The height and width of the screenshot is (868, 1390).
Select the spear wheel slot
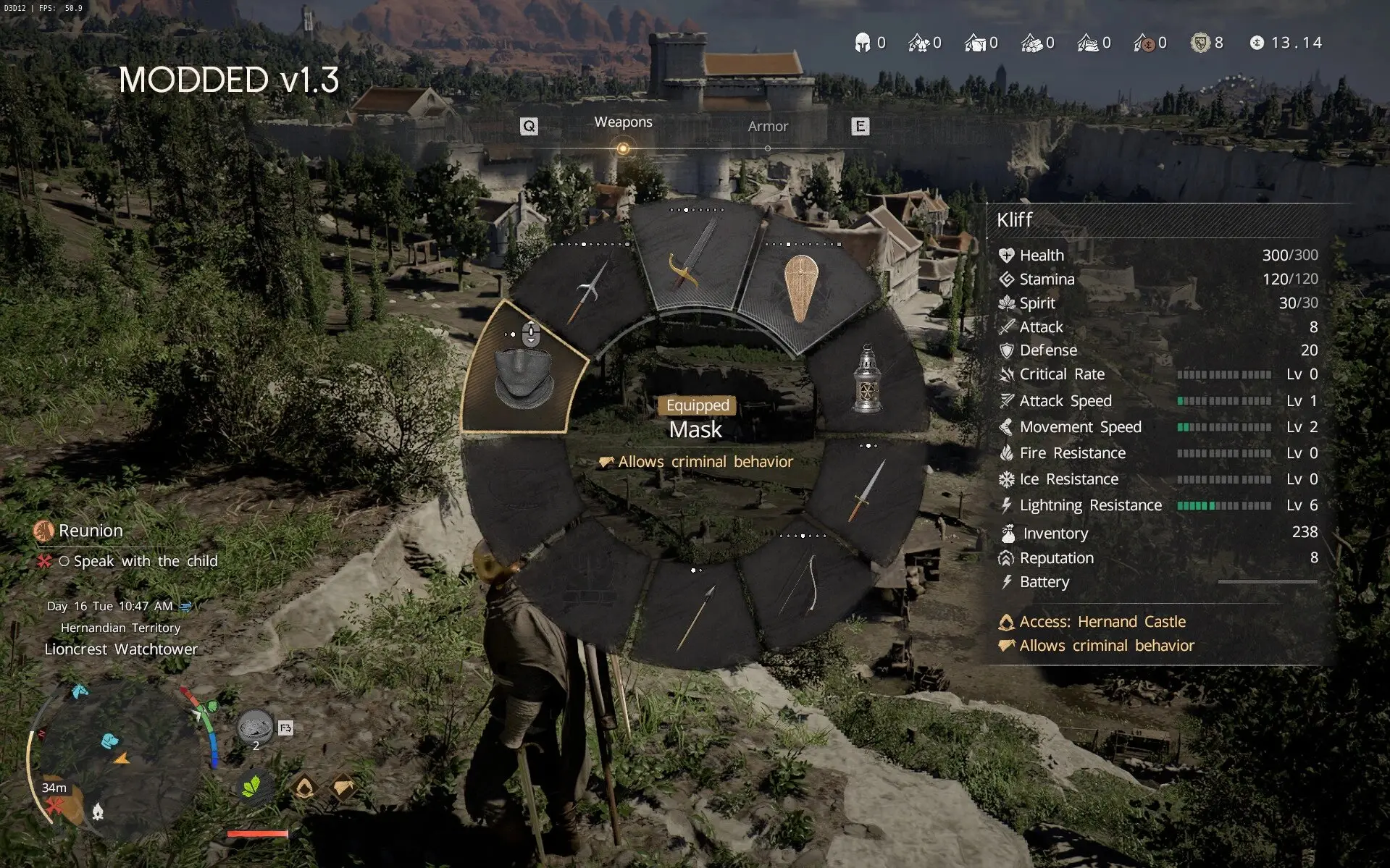696,618
